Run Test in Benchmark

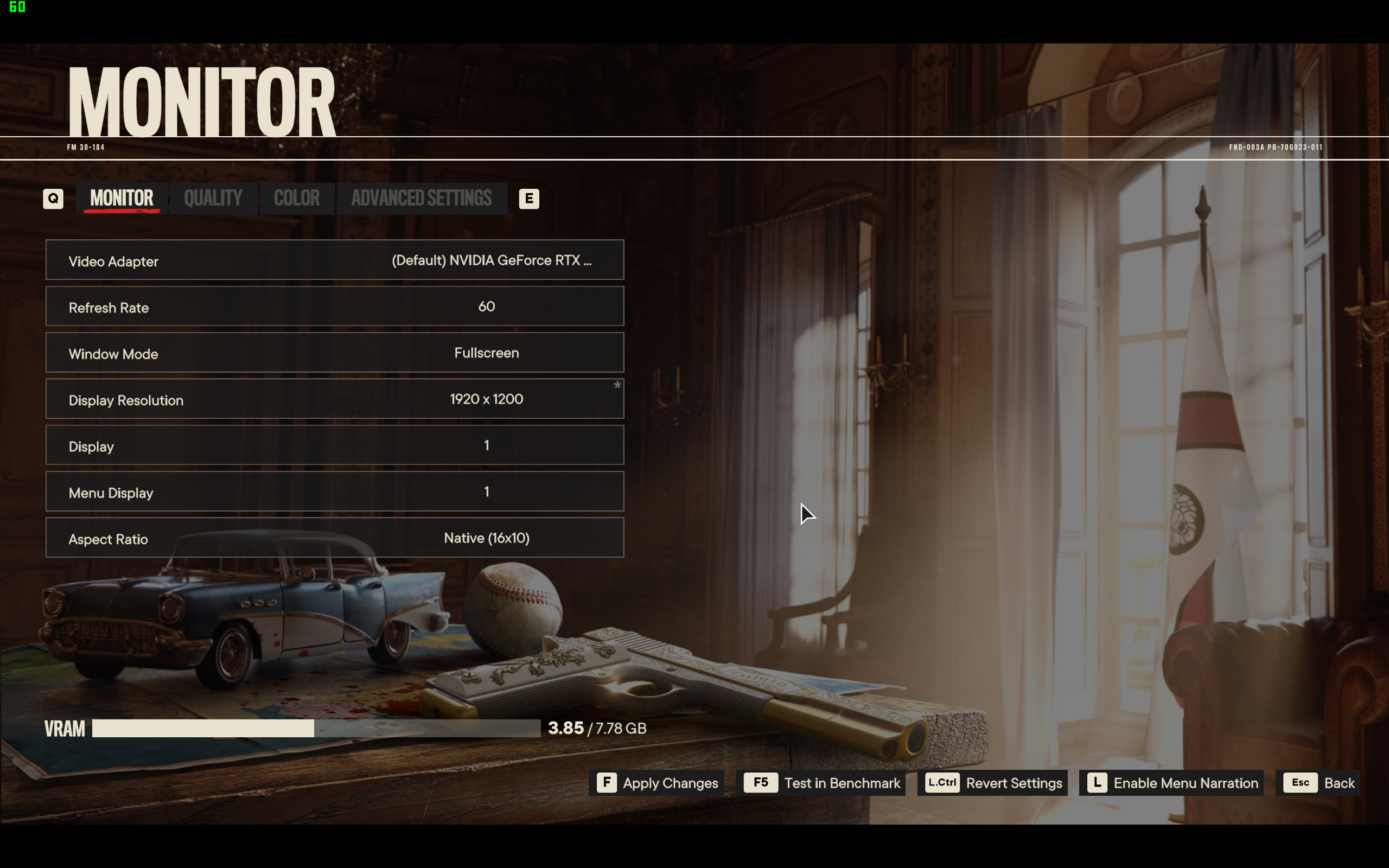coord(823,783)
